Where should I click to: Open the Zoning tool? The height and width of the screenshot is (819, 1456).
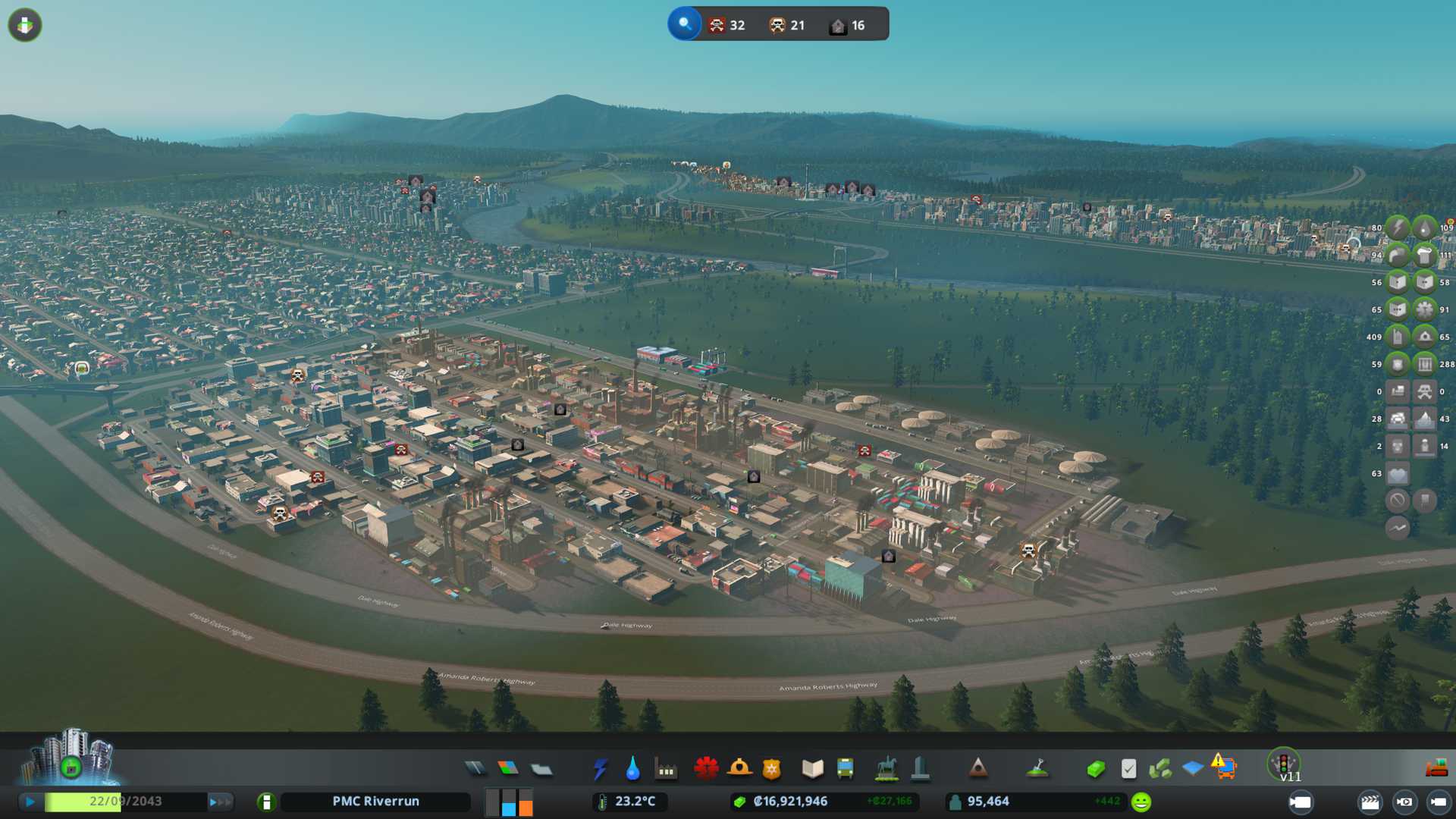pyautogui.click(x=508, y=769)
